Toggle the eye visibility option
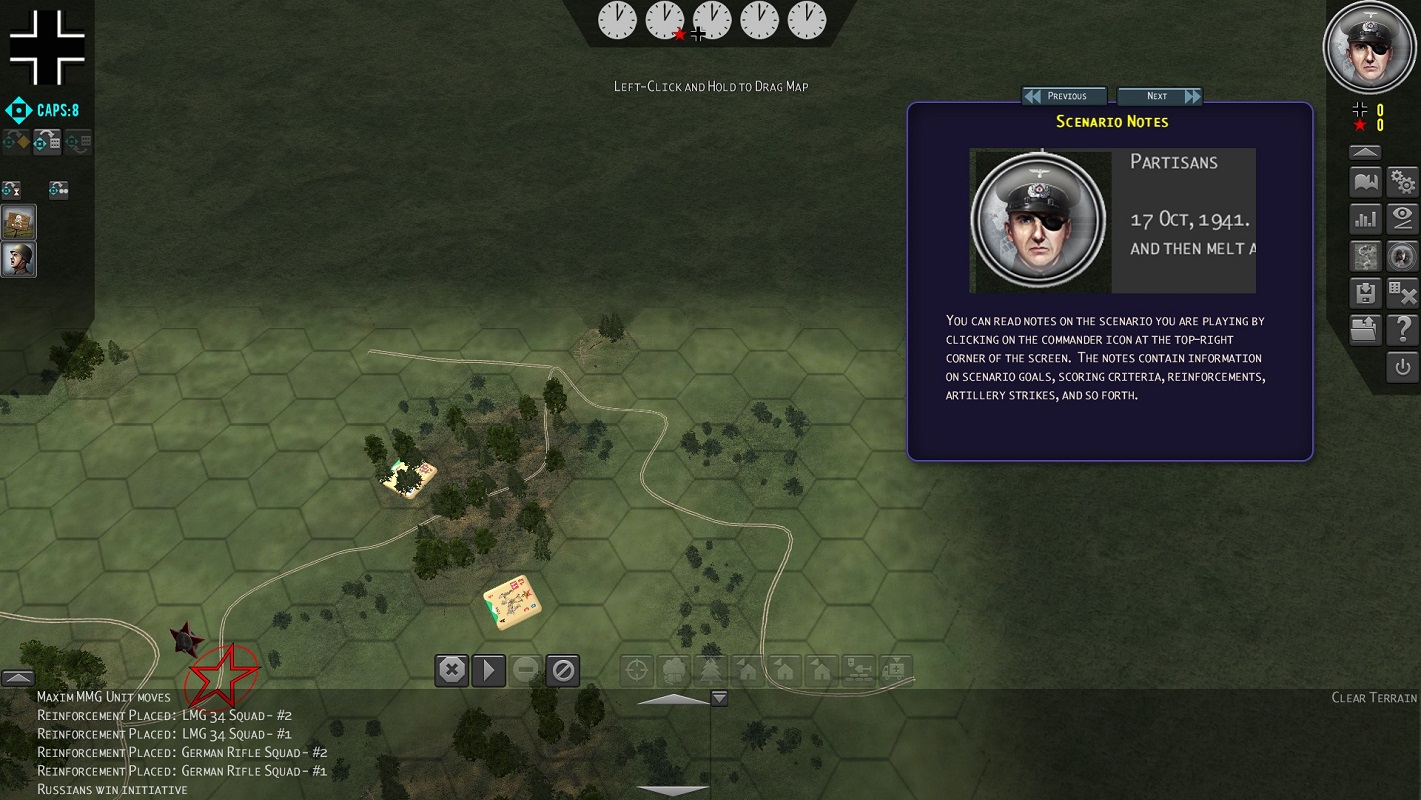 tap(1403, 219)
